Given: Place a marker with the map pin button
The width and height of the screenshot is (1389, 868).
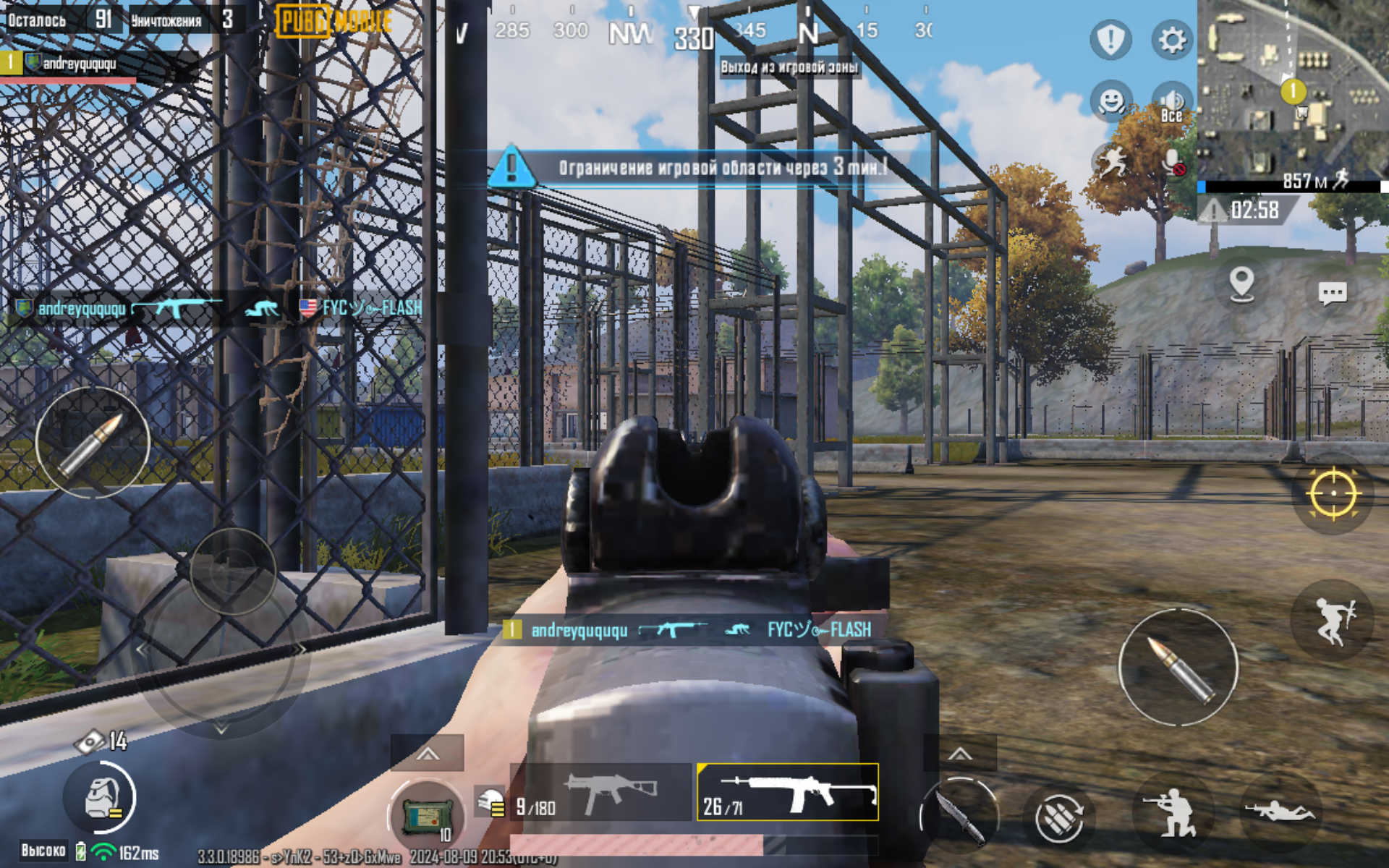Looking at the screenshot, I should coord(1241,284).
